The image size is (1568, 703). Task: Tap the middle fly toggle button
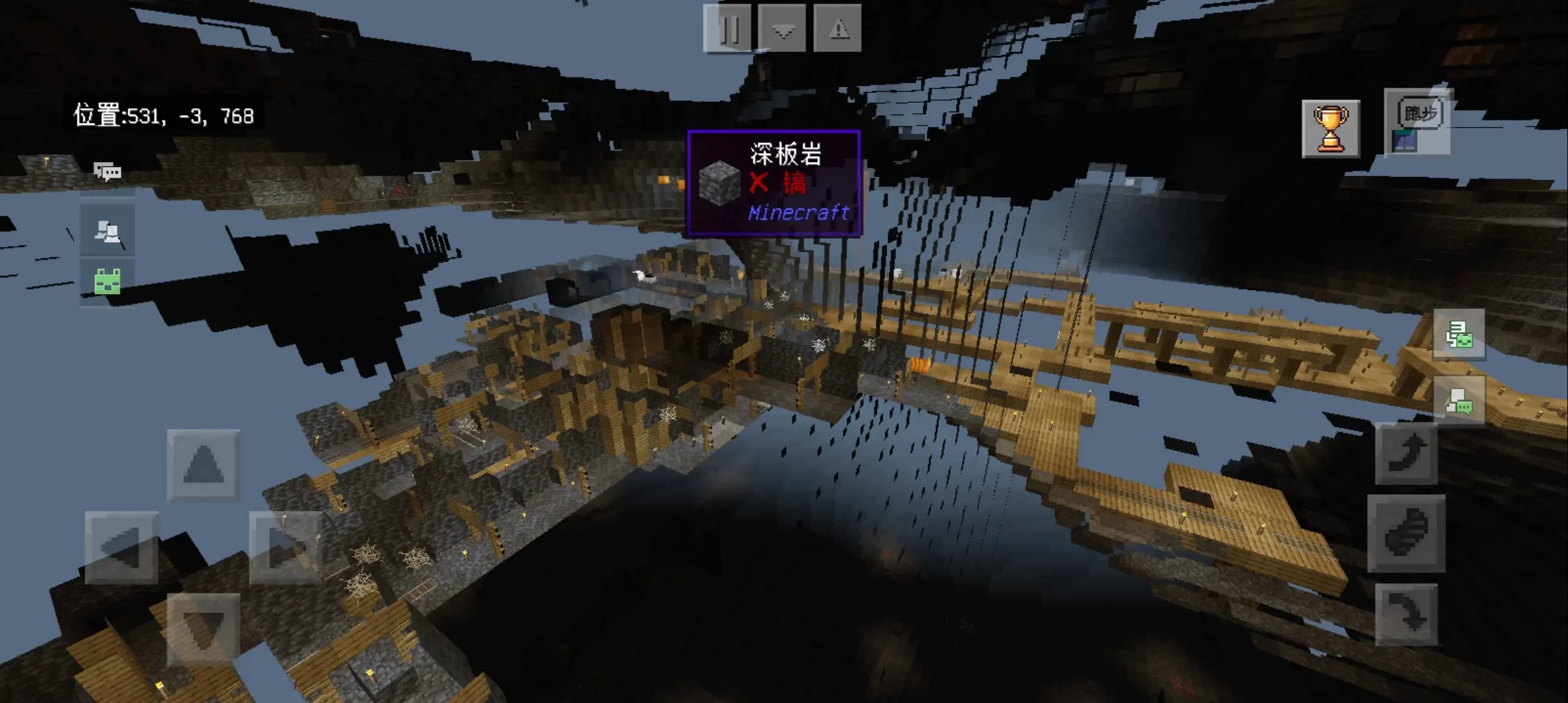[x=1407, y=534]
